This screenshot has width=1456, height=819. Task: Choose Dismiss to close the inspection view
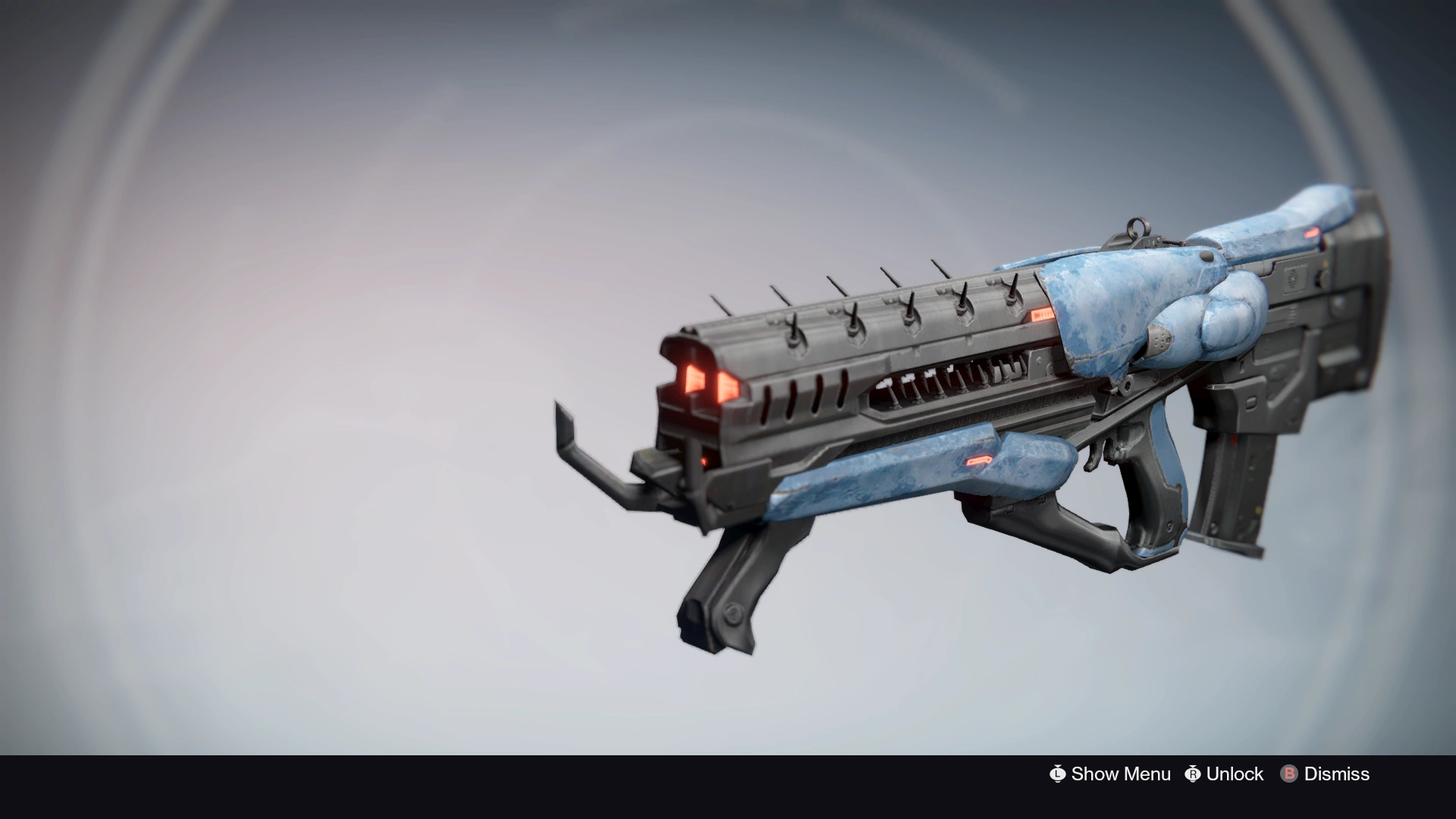(1335, 774)
